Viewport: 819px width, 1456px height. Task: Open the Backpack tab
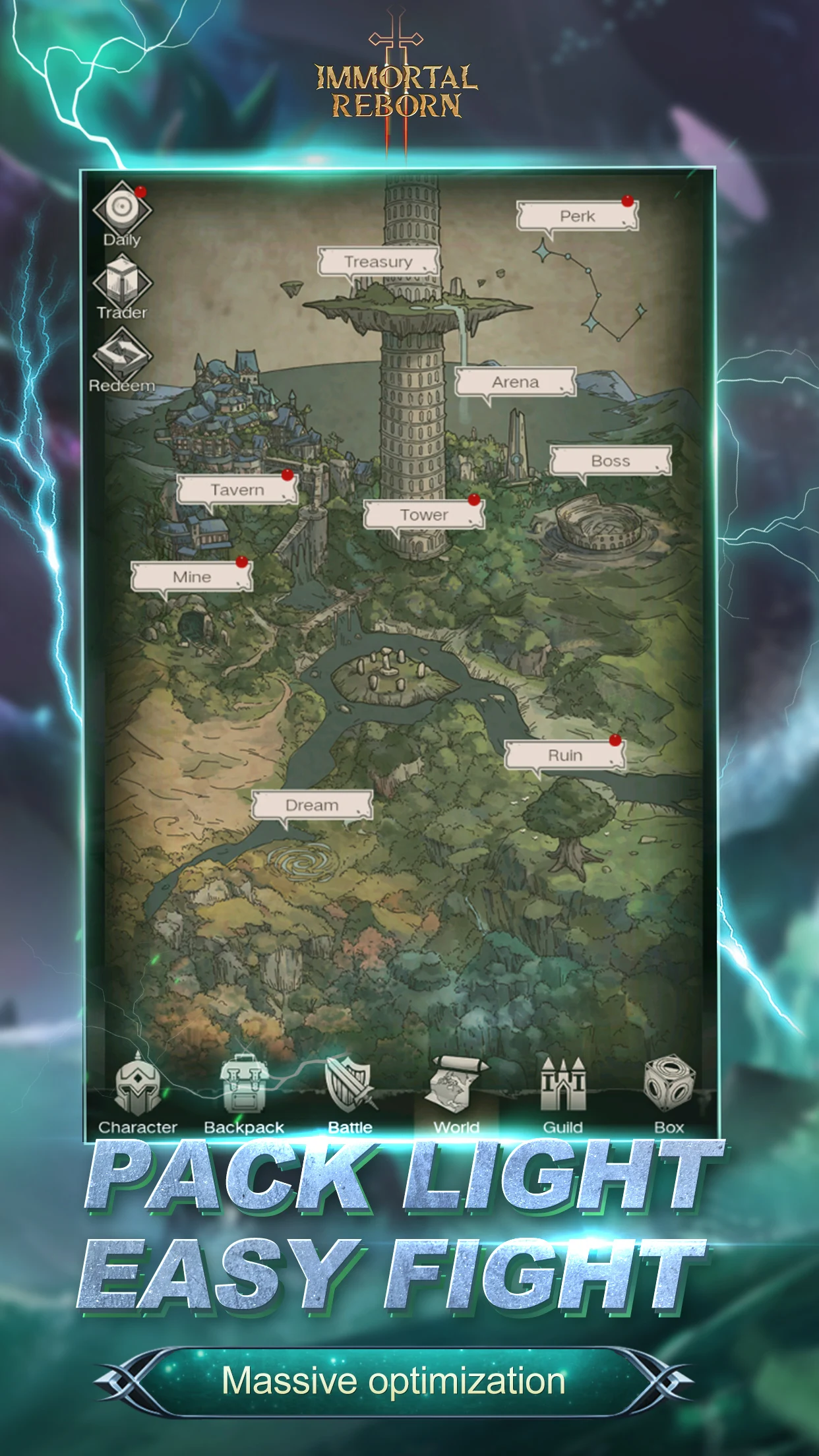243,1095
